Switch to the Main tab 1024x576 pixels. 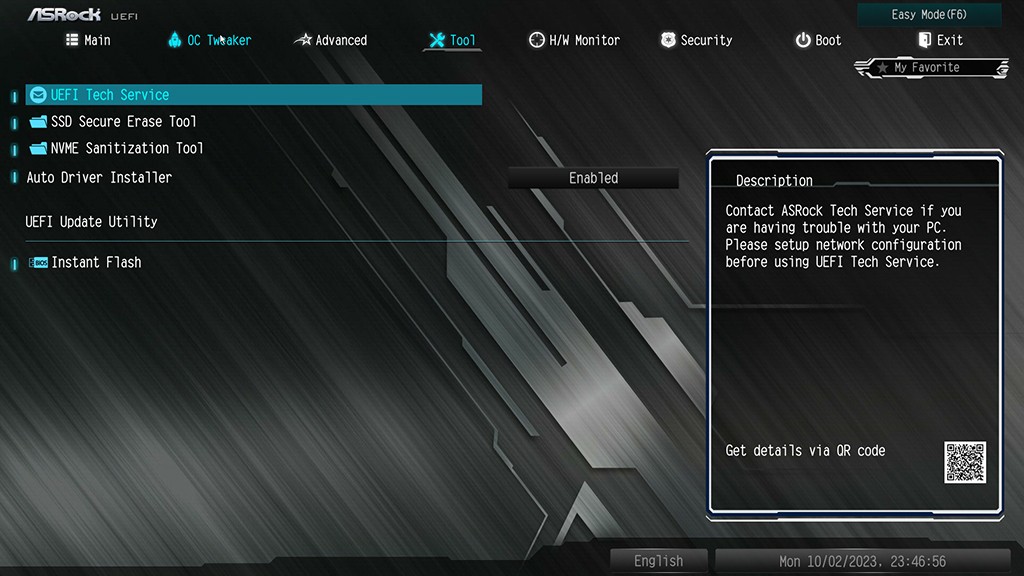point(88,40)
